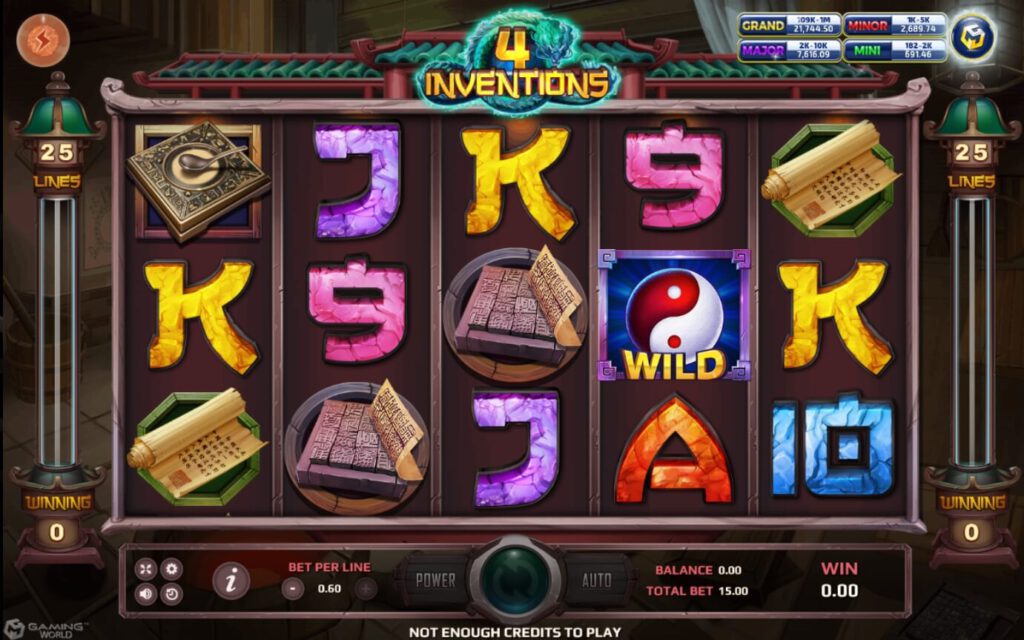Open the info paytable button
Screen dimensions: 1024x640
coord(231,580)
